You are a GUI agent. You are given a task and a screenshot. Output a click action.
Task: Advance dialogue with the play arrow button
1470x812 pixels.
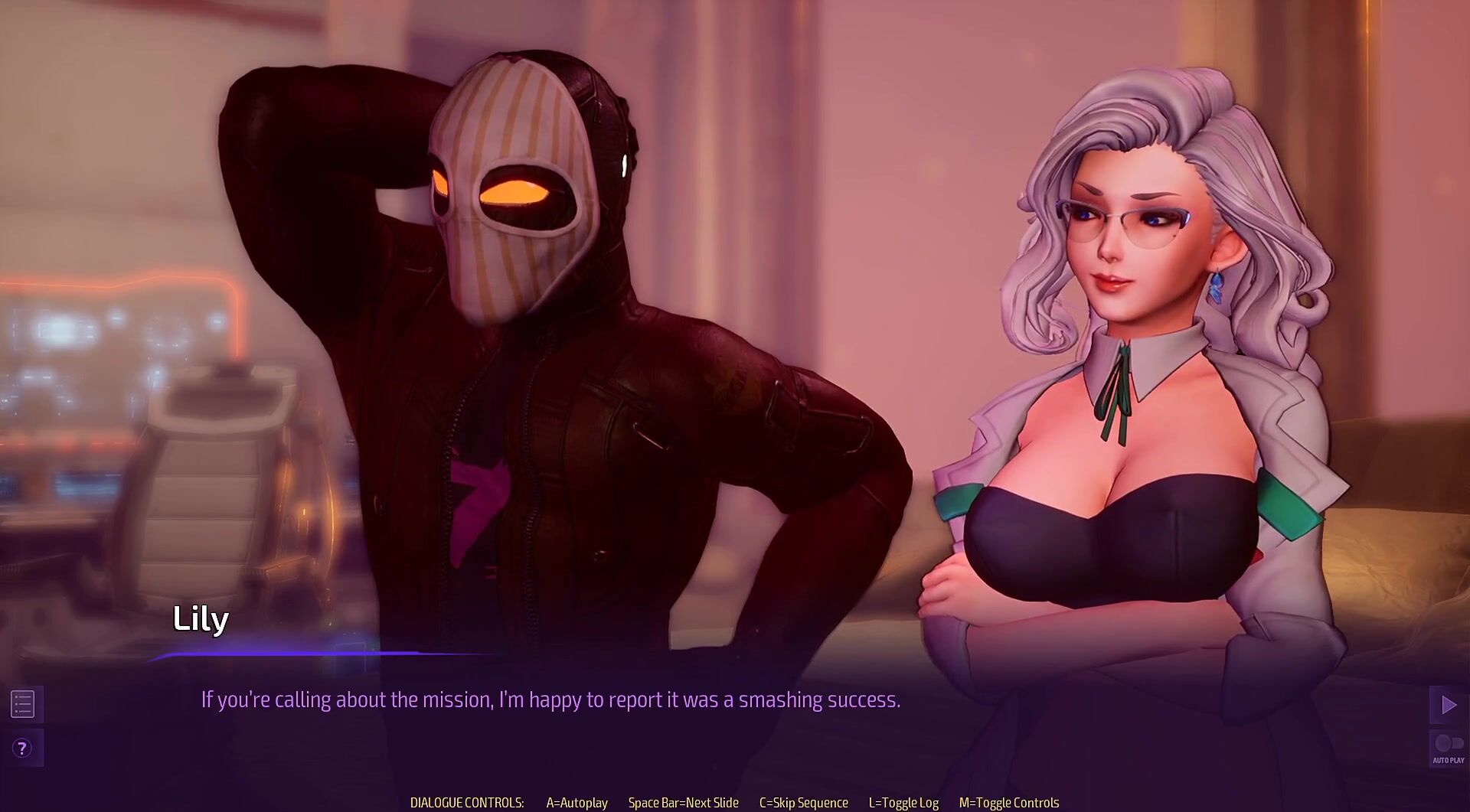1448,705
